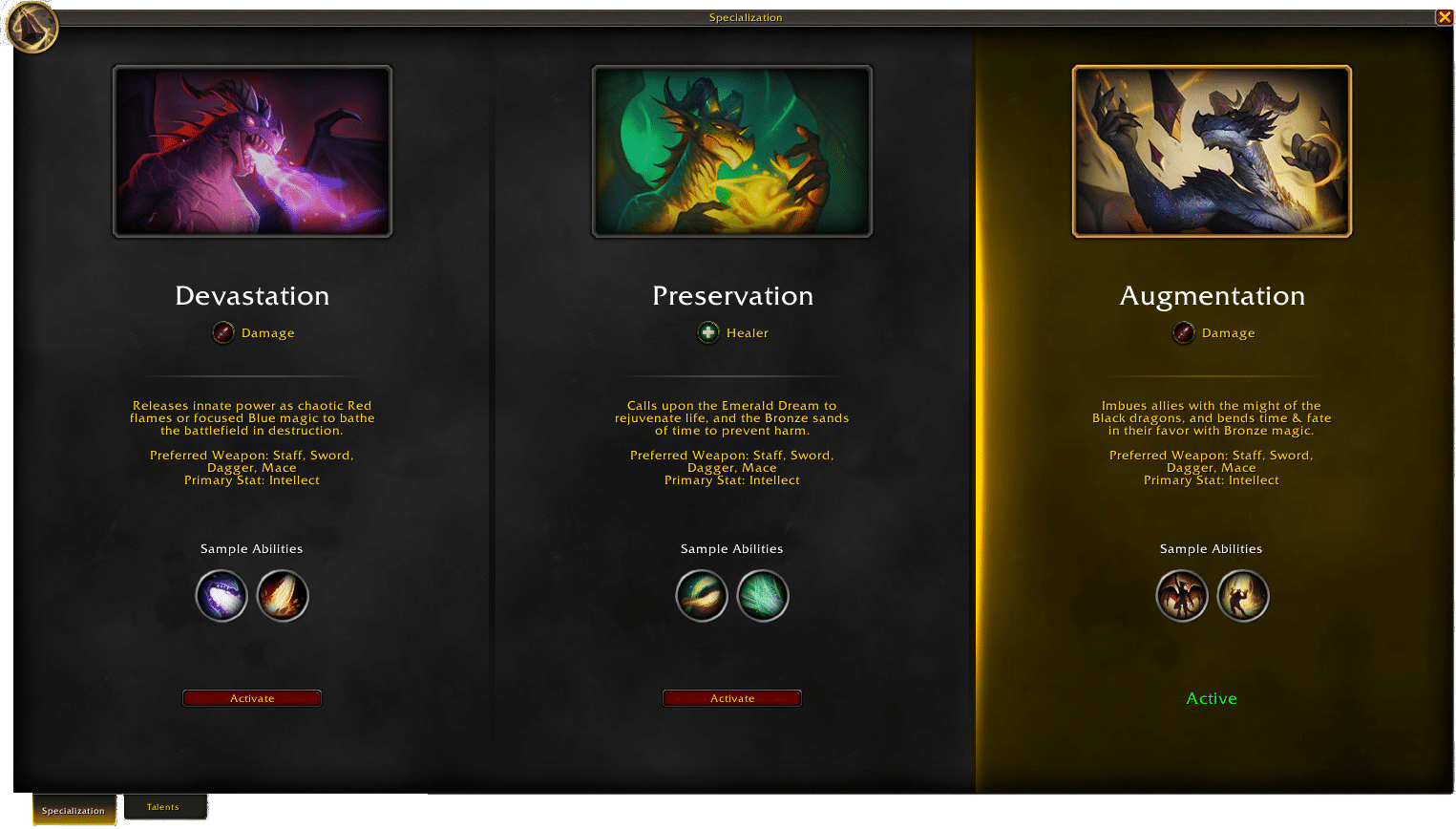
Task: Click the Healer role icon under Preservation
Action: point(708,332)
